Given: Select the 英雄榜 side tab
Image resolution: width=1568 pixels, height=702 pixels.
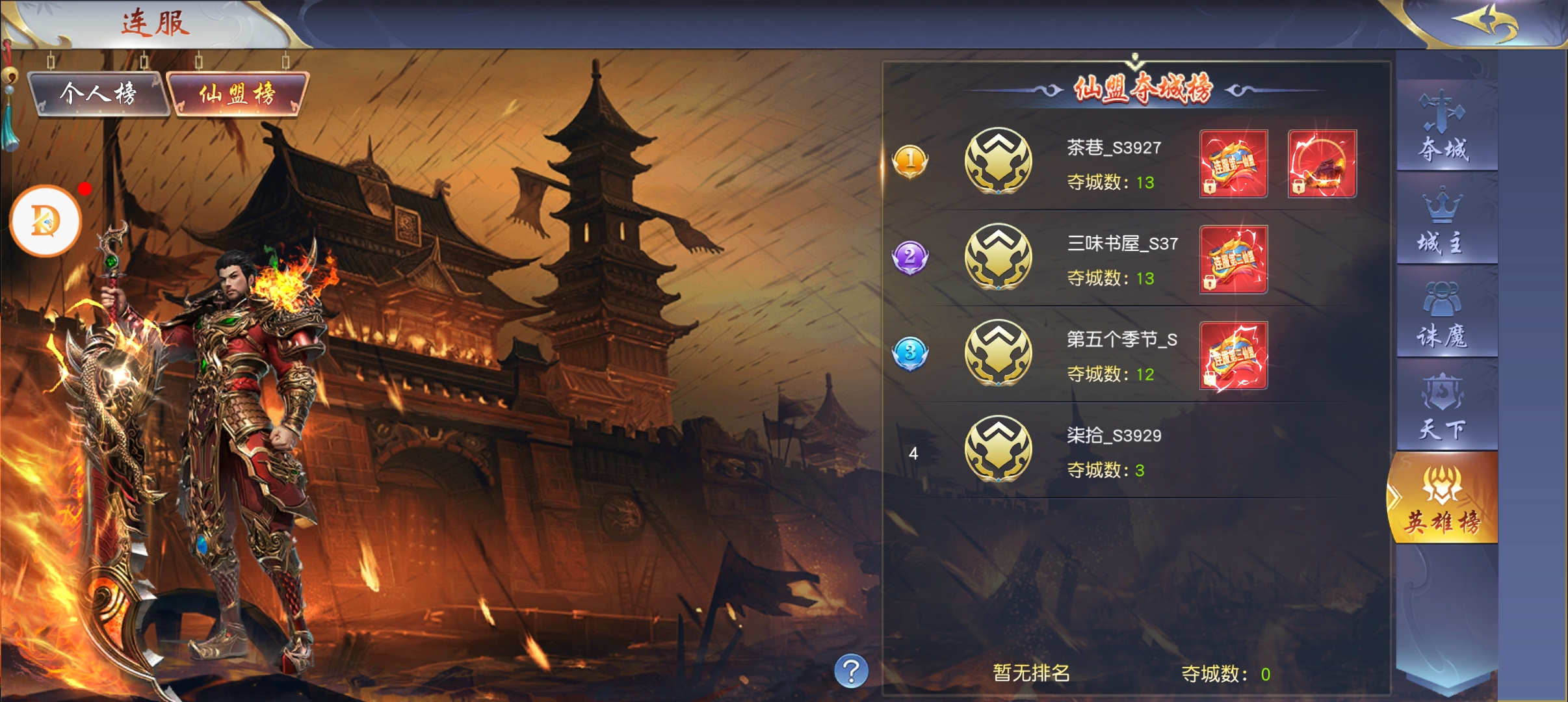Looking at the screenshot, I should point(1443,499).
